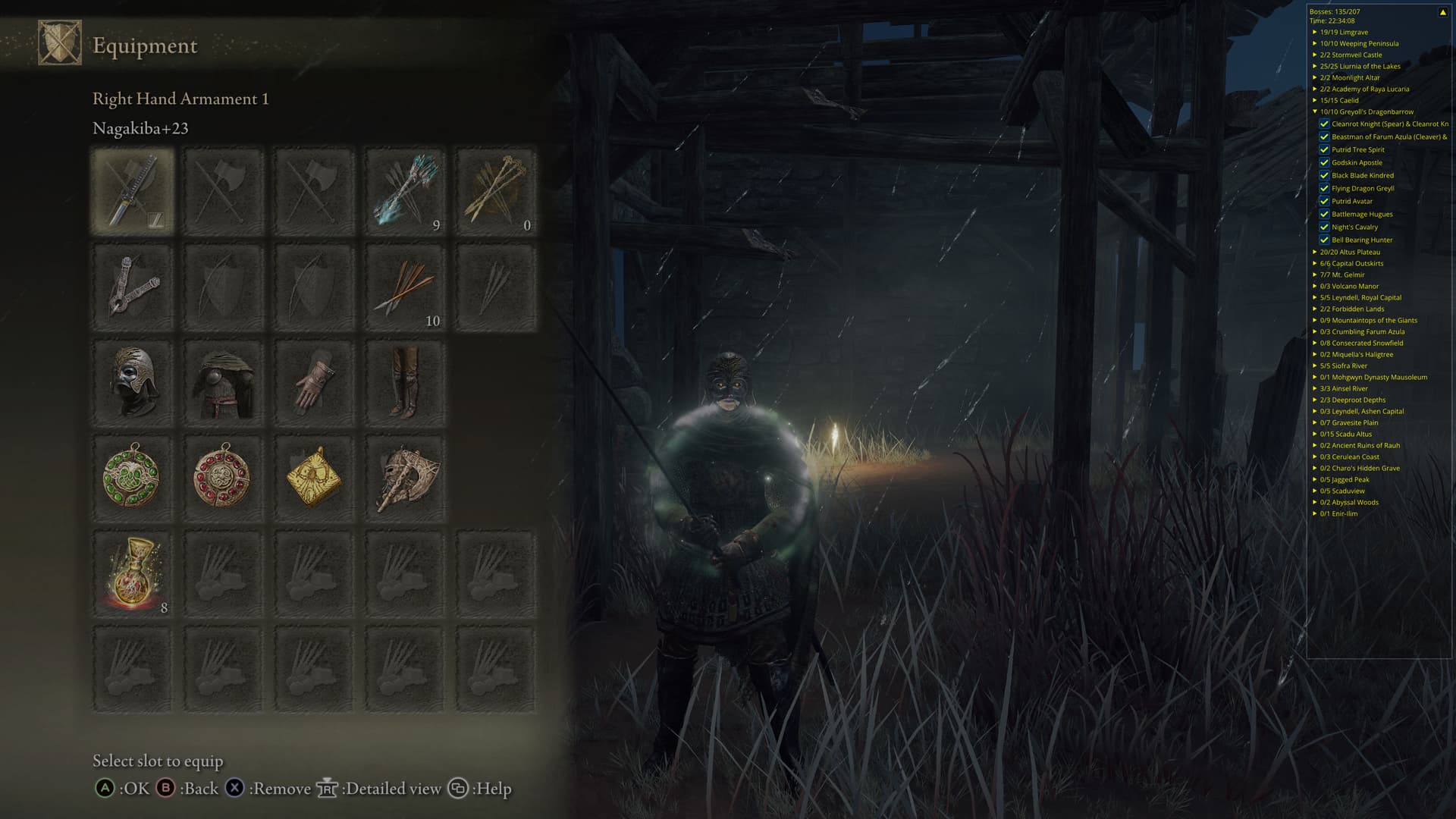Uncheck the Godskin Apostle boss checkbox
Screen dimensions: 1456x819
[x=1324, y=163]
